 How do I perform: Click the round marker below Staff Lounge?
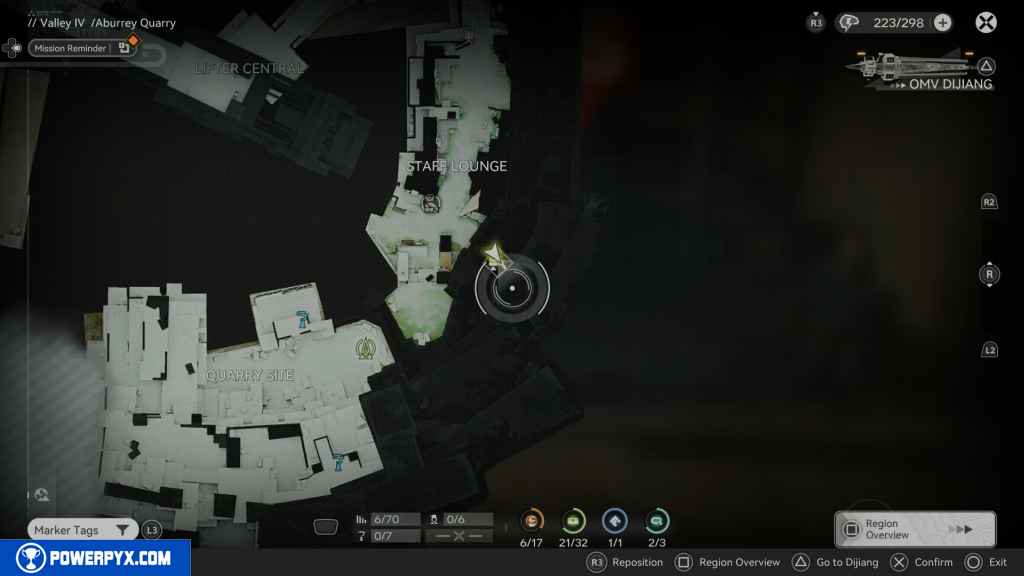pyautogui.click(x=431, y=204)
